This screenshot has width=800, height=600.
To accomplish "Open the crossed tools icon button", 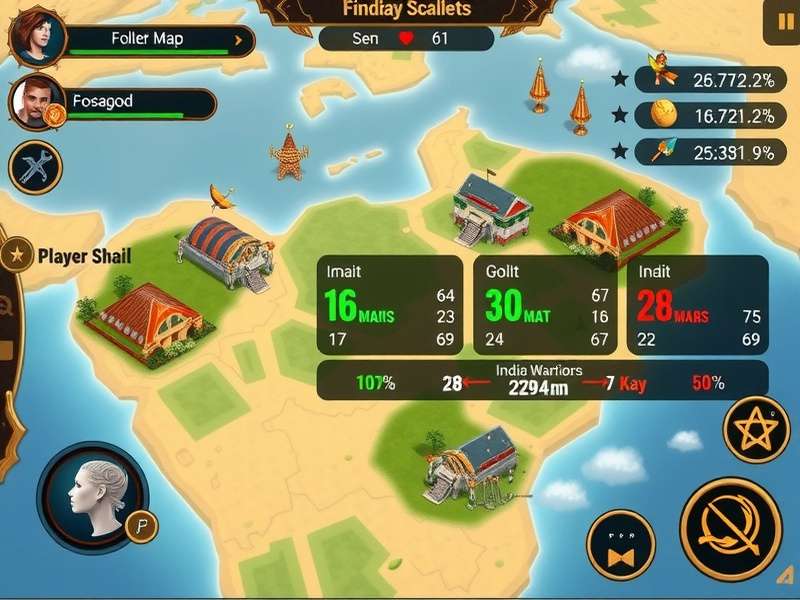I will point(36,166).
